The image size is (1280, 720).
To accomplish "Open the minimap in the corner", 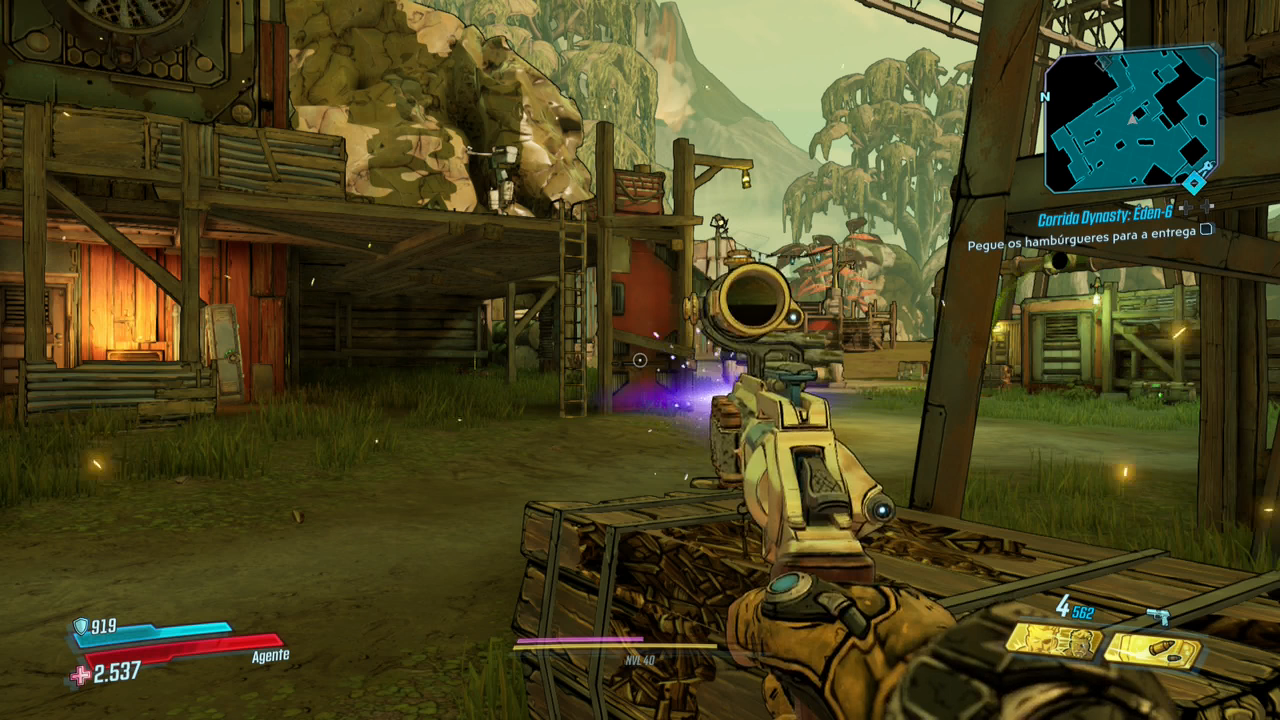I will (x=1130, y=120).
